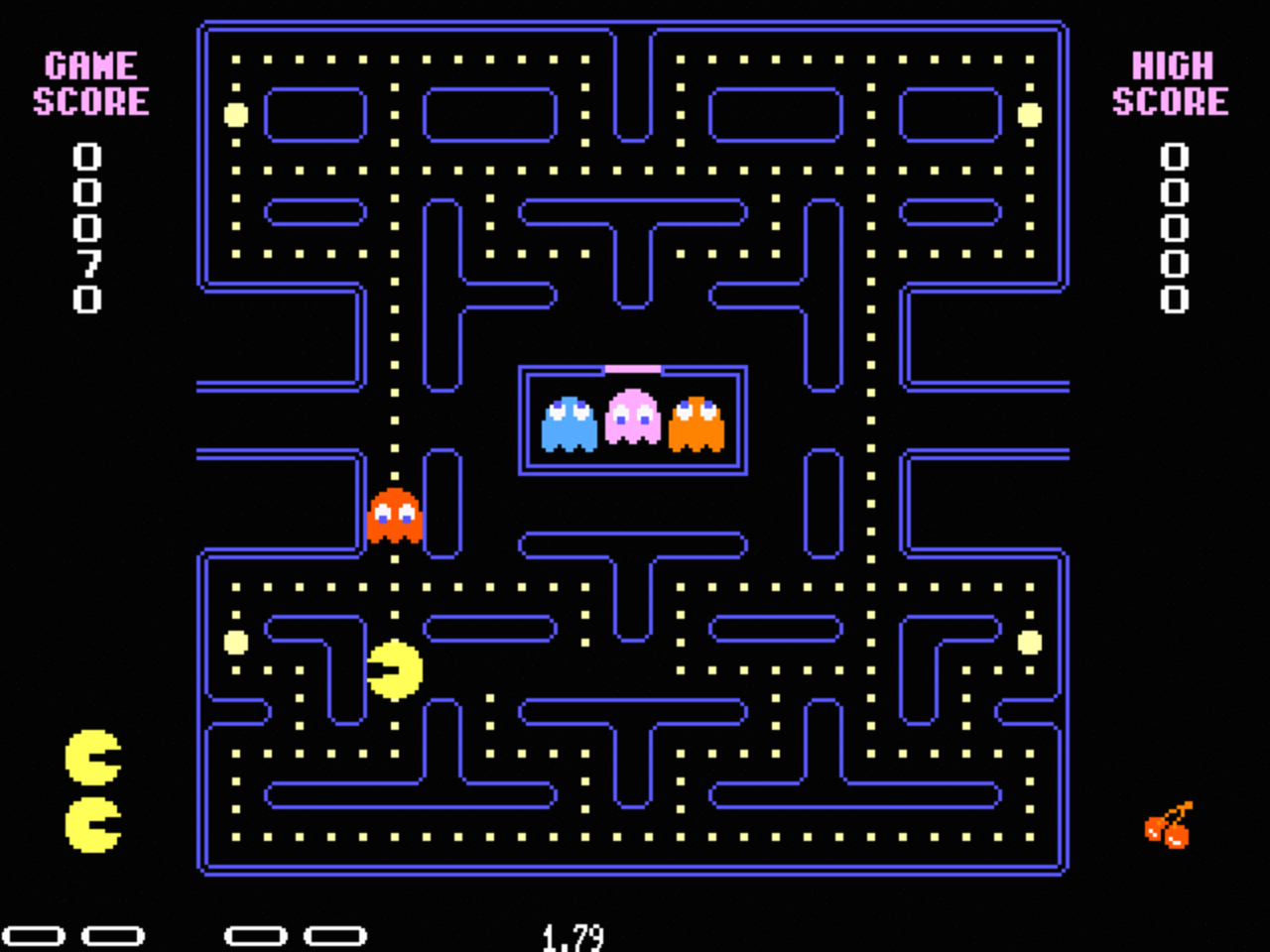Click the second white capsule at the bottom
Image resolution: width=1270 pixels, height=952 pixels.
pyautogui.click(x=110, y=933)
